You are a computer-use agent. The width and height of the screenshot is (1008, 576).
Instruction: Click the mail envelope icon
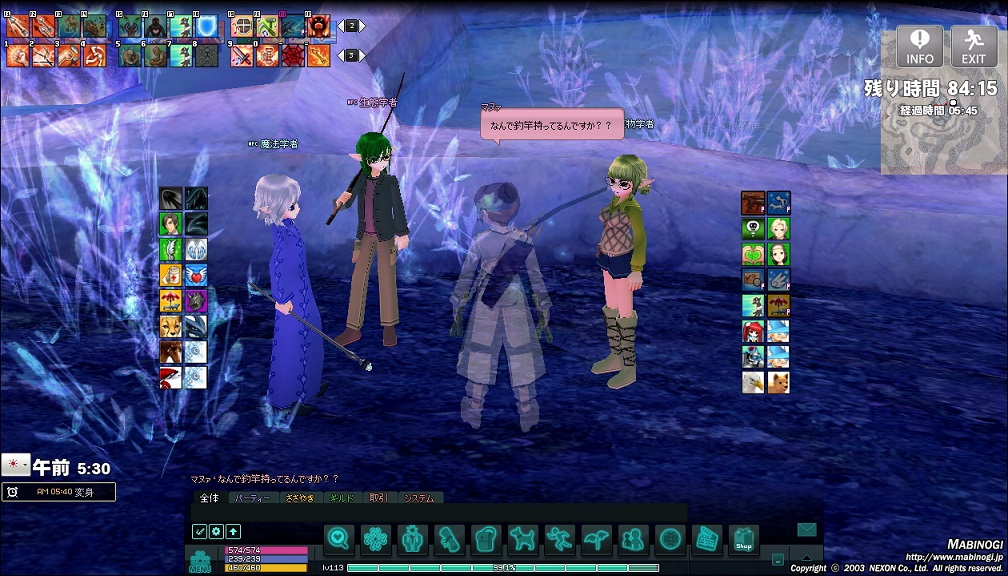tap(807, 530)
